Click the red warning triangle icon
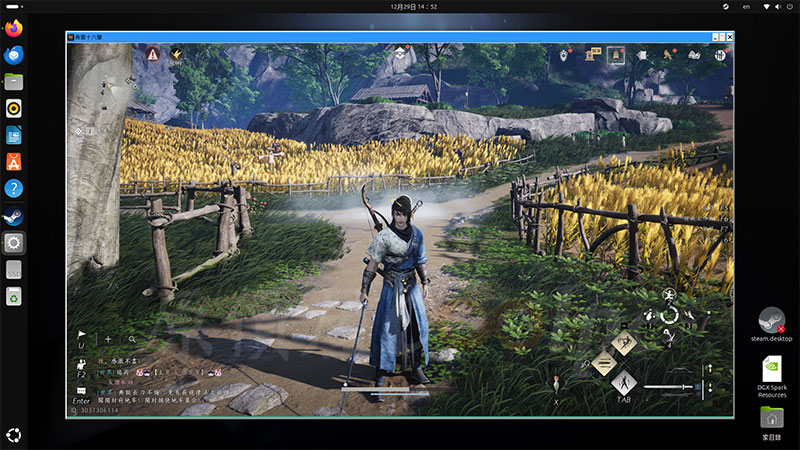This screenshot has width=800, height=450. (x=153, y=54)
